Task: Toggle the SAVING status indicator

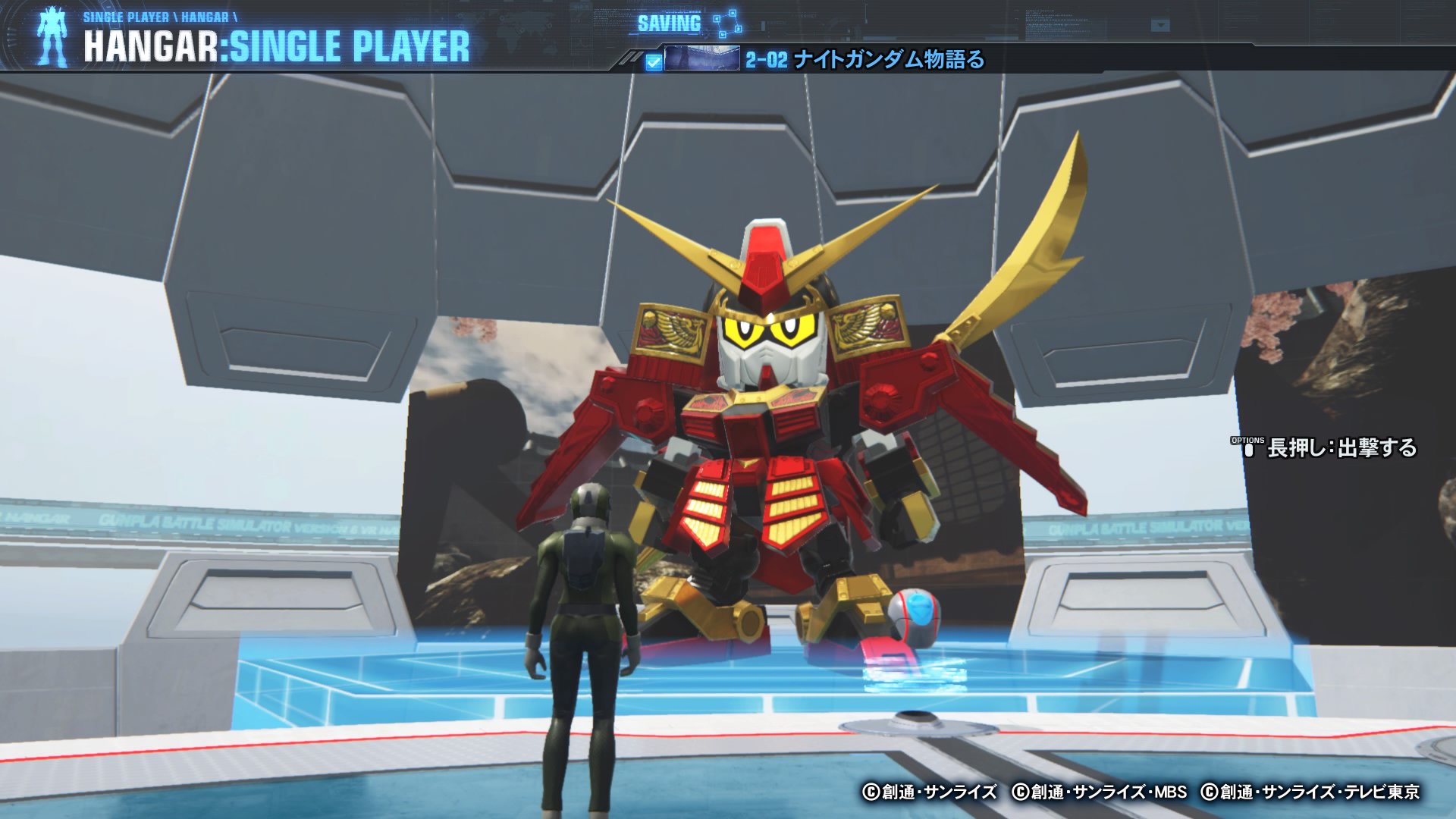Action: tap(669, 24)
